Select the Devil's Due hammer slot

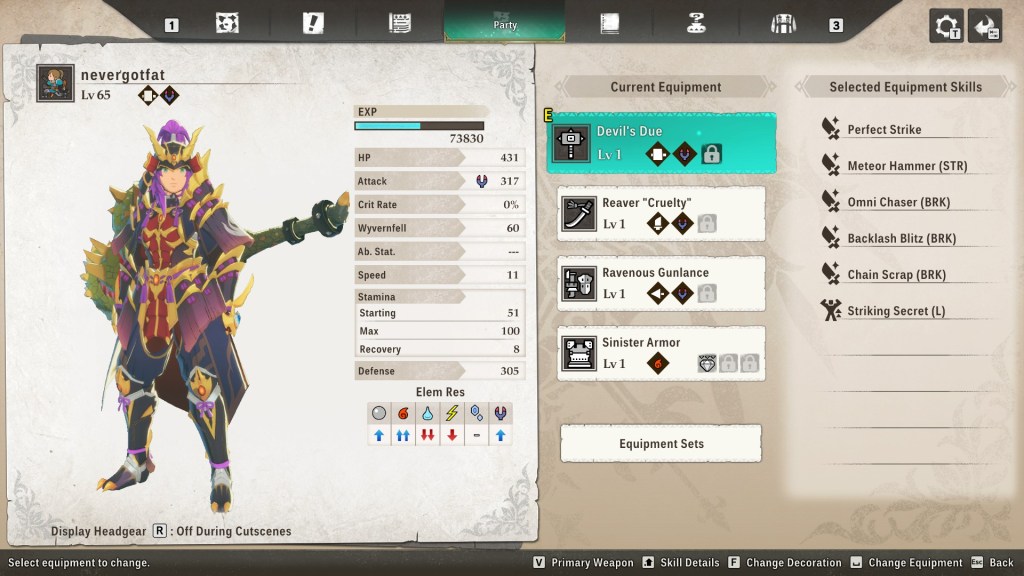click(661, 143)
